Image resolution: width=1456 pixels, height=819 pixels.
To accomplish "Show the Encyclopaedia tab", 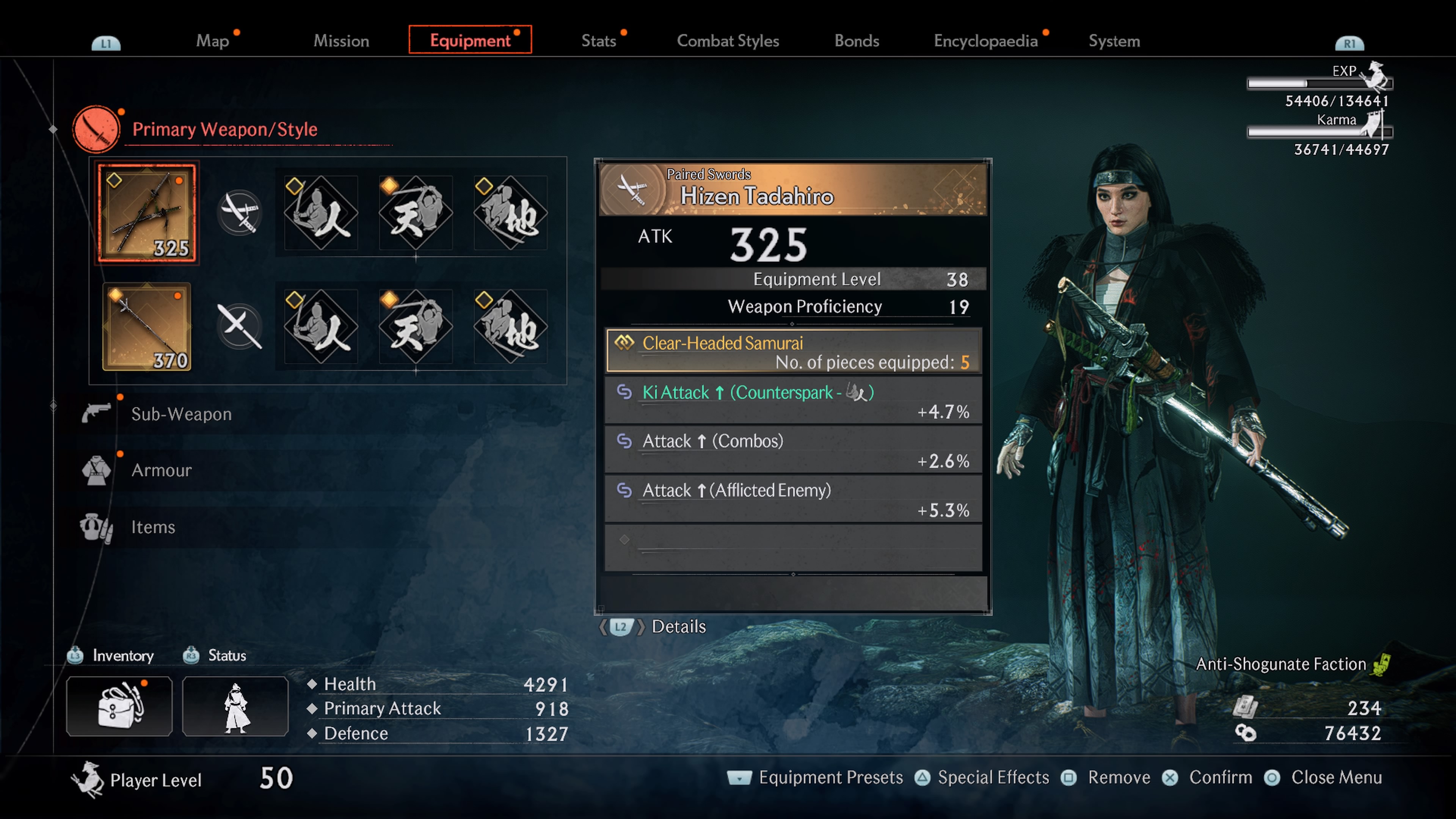I will (985, 41).
